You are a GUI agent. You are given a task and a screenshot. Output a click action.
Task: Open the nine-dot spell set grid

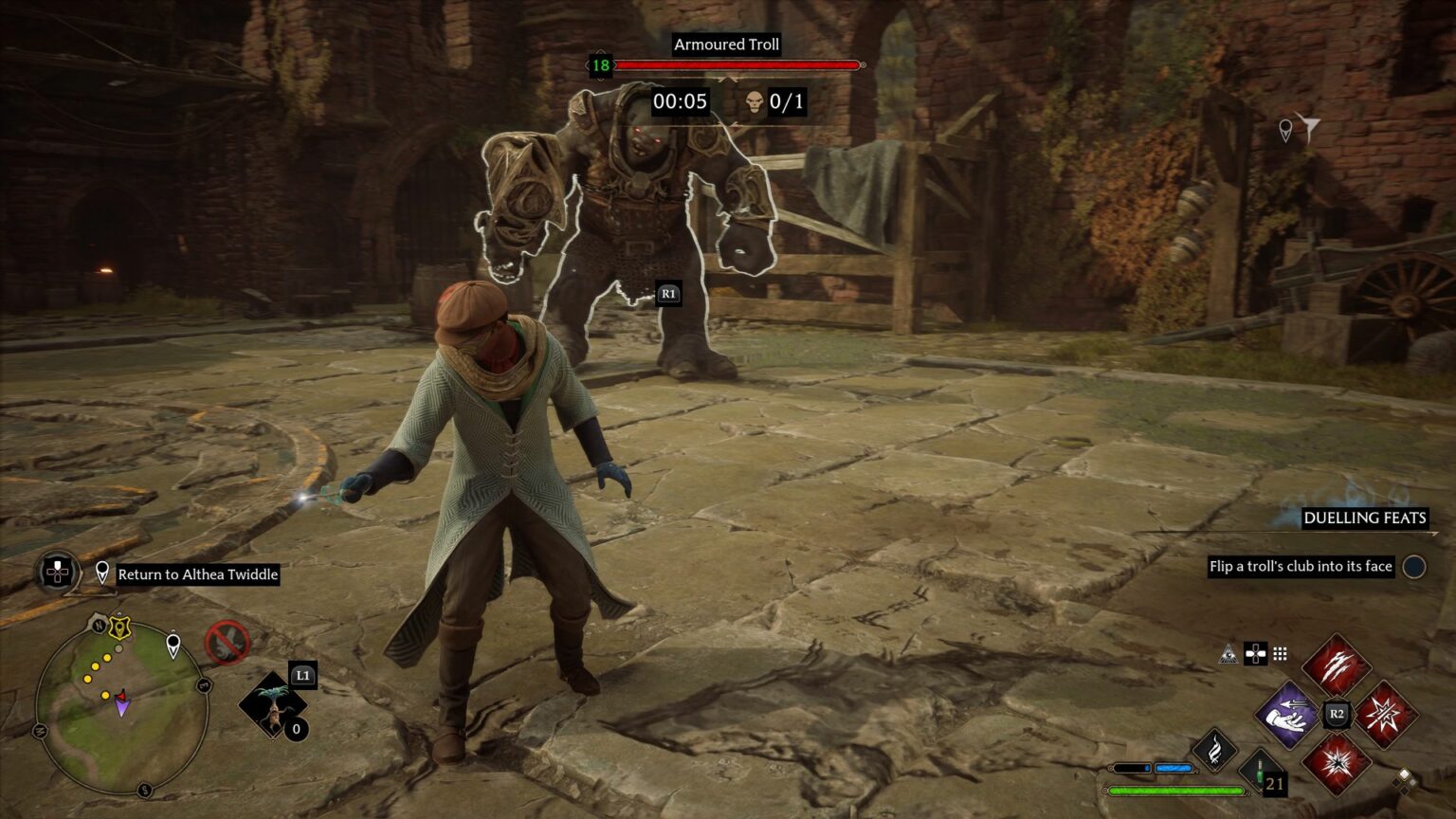(x=1280, y=653)
